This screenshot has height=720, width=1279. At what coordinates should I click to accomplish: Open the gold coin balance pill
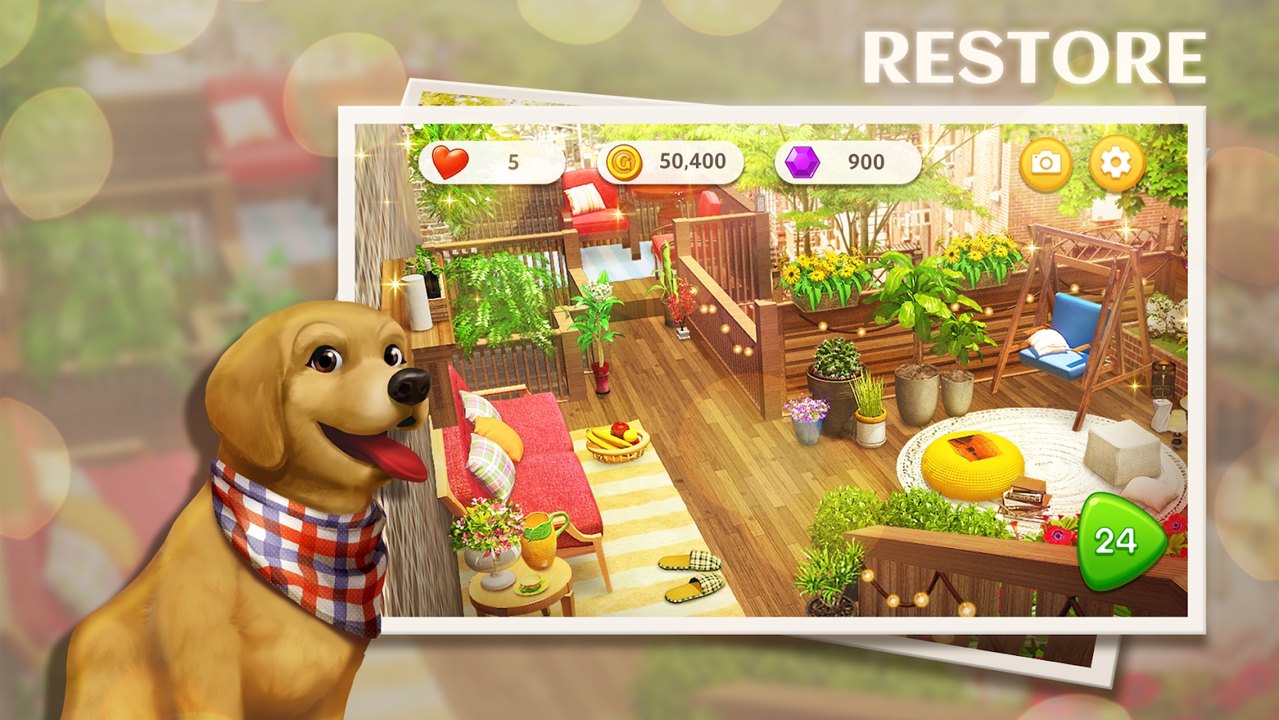click(x=670, y=163)
